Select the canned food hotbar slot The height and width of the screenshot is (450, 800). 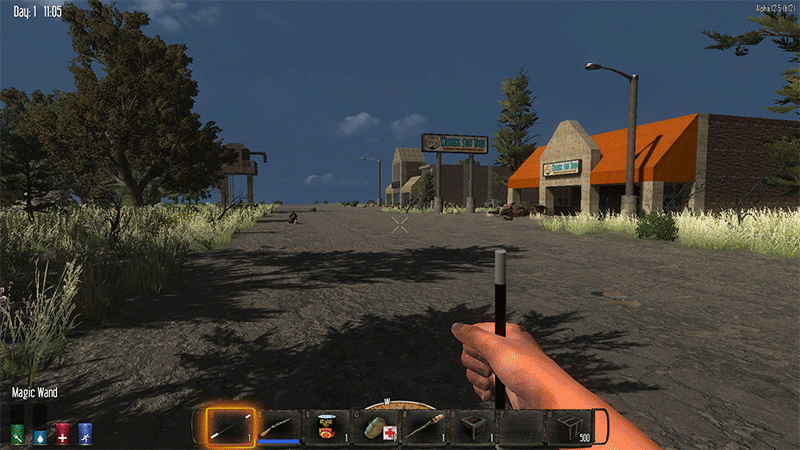[x=327, y=427]
